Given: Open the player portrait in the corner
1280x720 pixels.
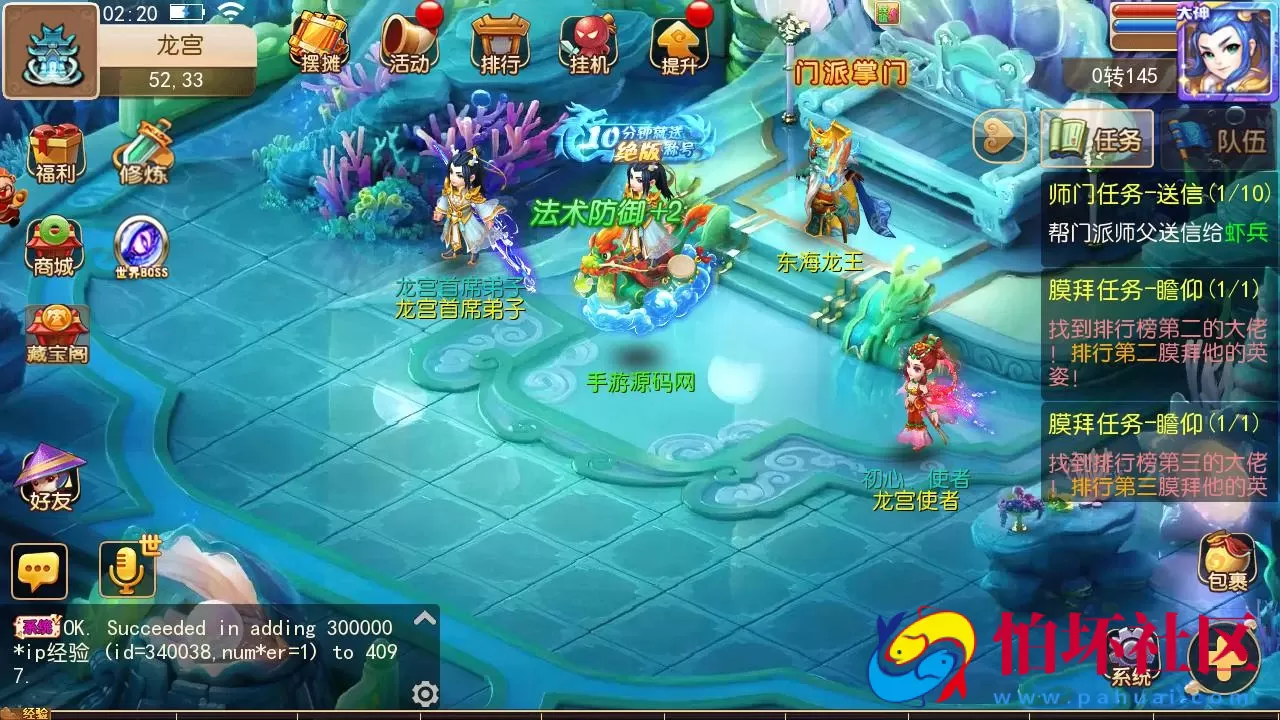Looking at the screenshot, I should point(1227,50).
